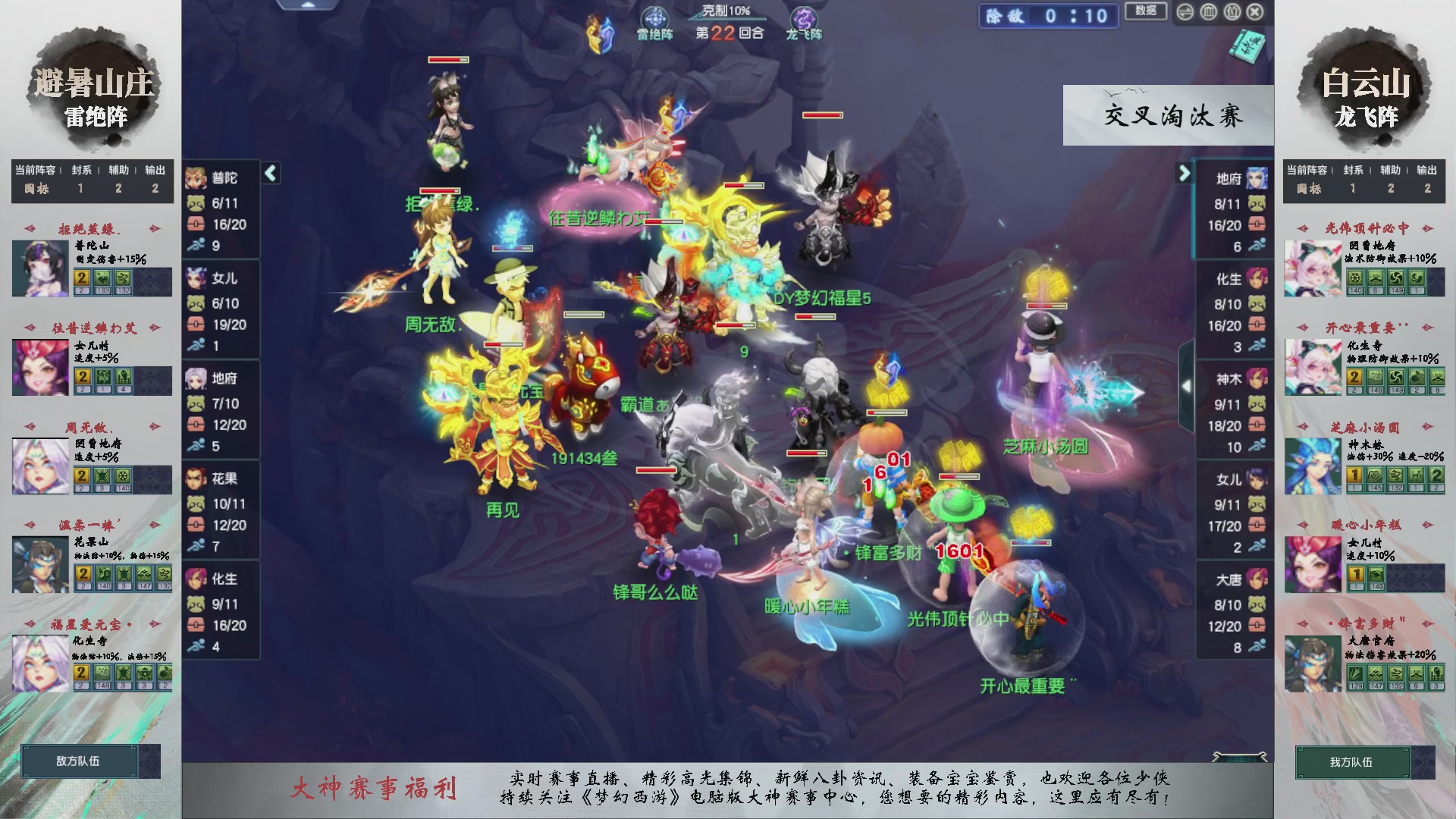
Task: Click the 除敌 countdown timer display
Action: click(x=1048, y=17)
